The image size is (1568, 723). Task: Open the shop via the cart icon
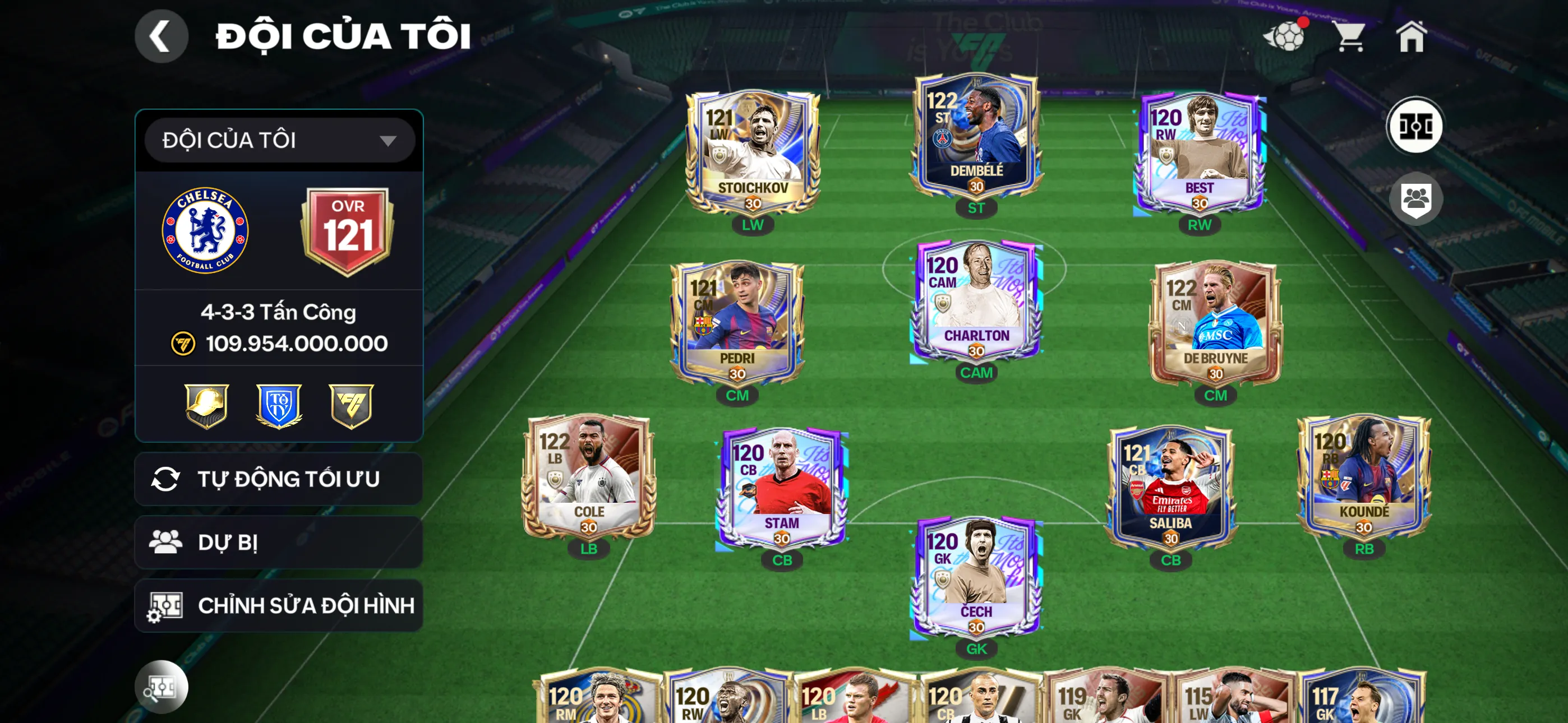[x=1352, y=38]
